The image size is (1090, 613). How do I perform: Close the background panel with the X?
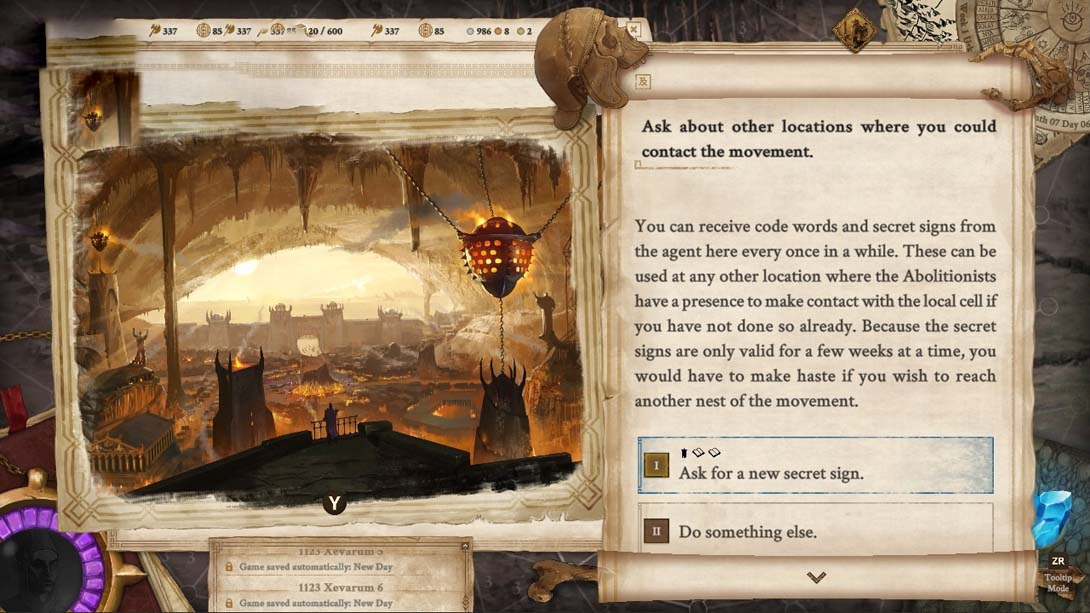tap(633, 29)
